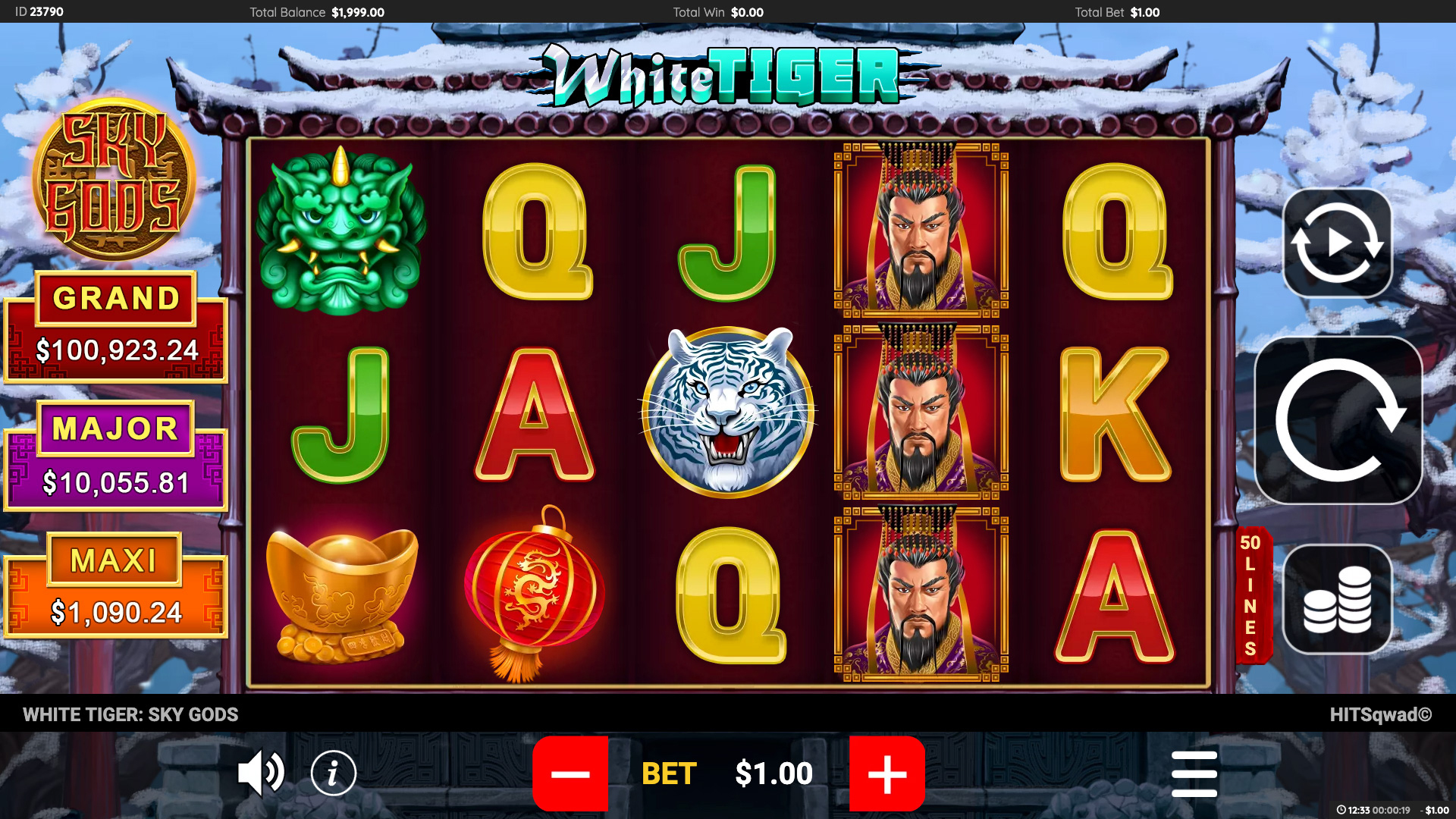1456x819 pixels.
Task: Open the paytable via the coin stack icon
Action: [x=1337, y=599]
